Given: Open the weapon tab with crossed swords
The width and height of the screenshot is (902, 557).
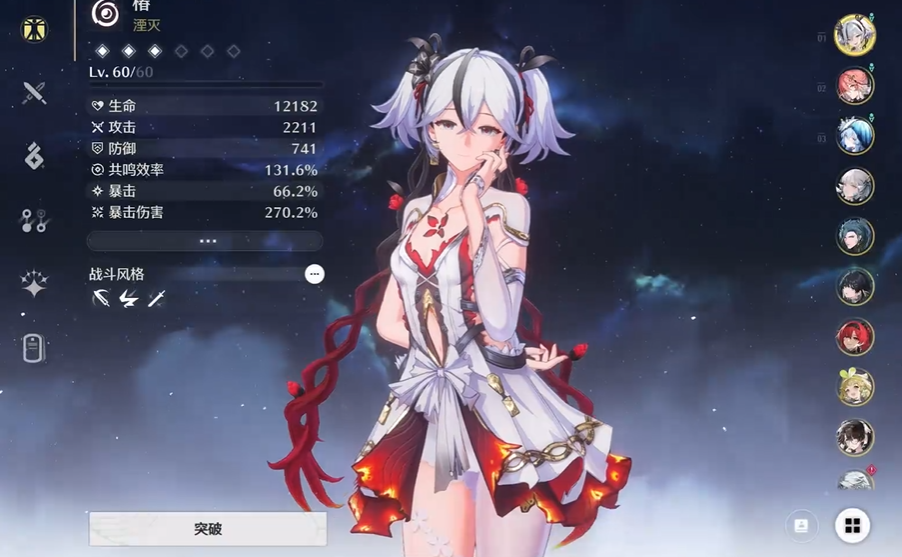Looking at the screenshot, I should (35, 93).
